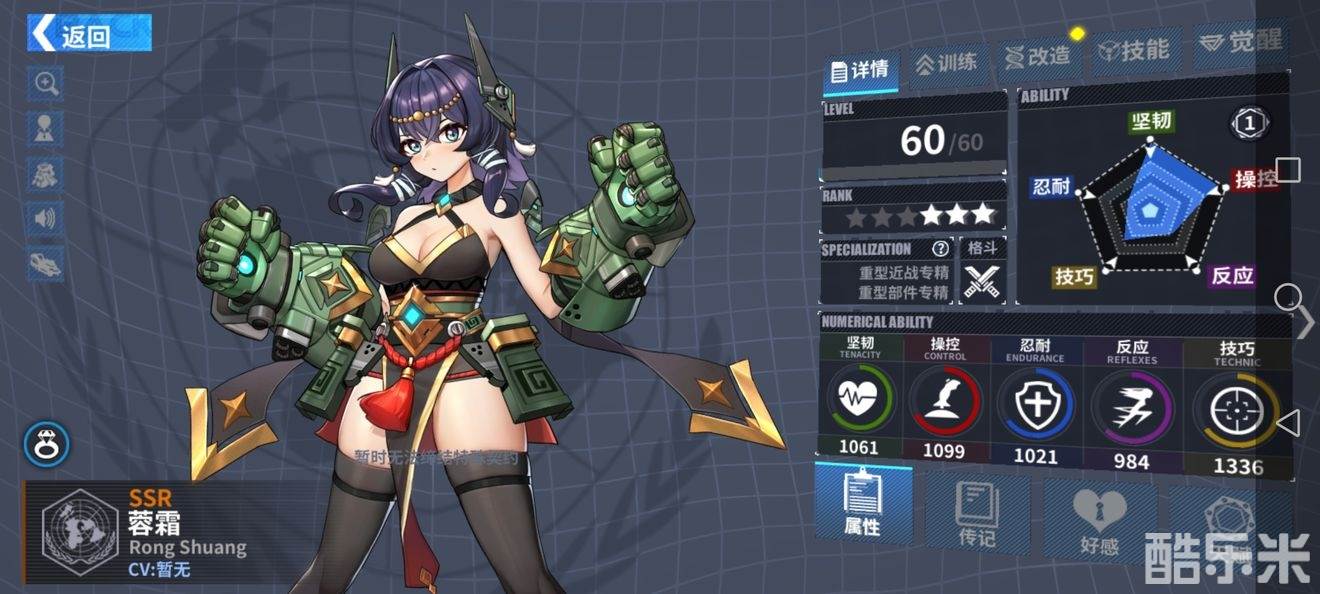Switch to the 详情 details tab

click(x=861, y=70)
